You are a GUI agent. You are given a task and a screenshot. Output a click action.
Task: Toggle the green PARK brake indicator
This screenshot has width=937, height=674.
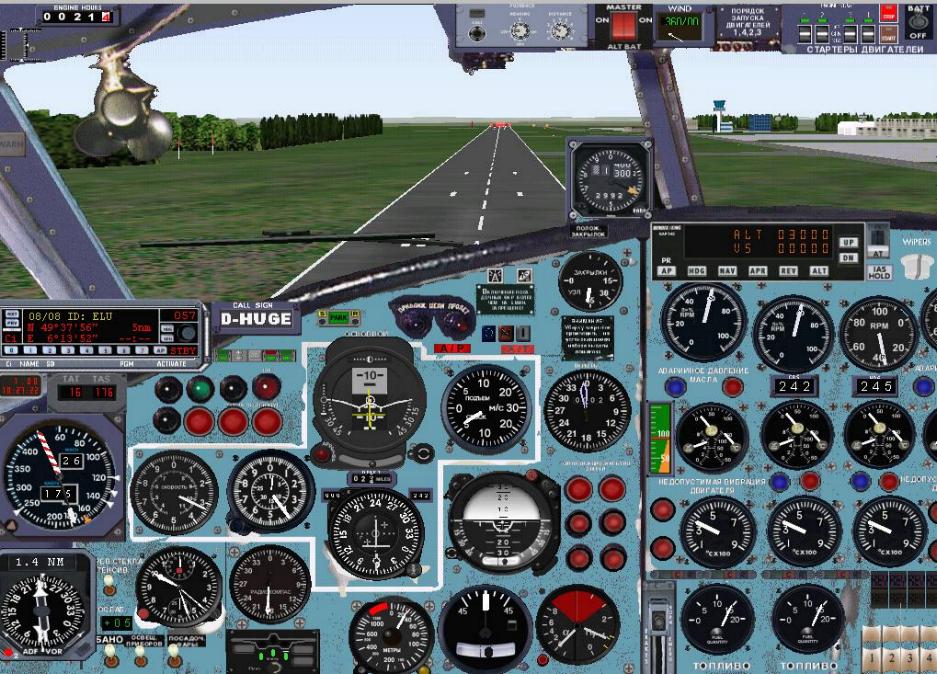pos(339,317)
